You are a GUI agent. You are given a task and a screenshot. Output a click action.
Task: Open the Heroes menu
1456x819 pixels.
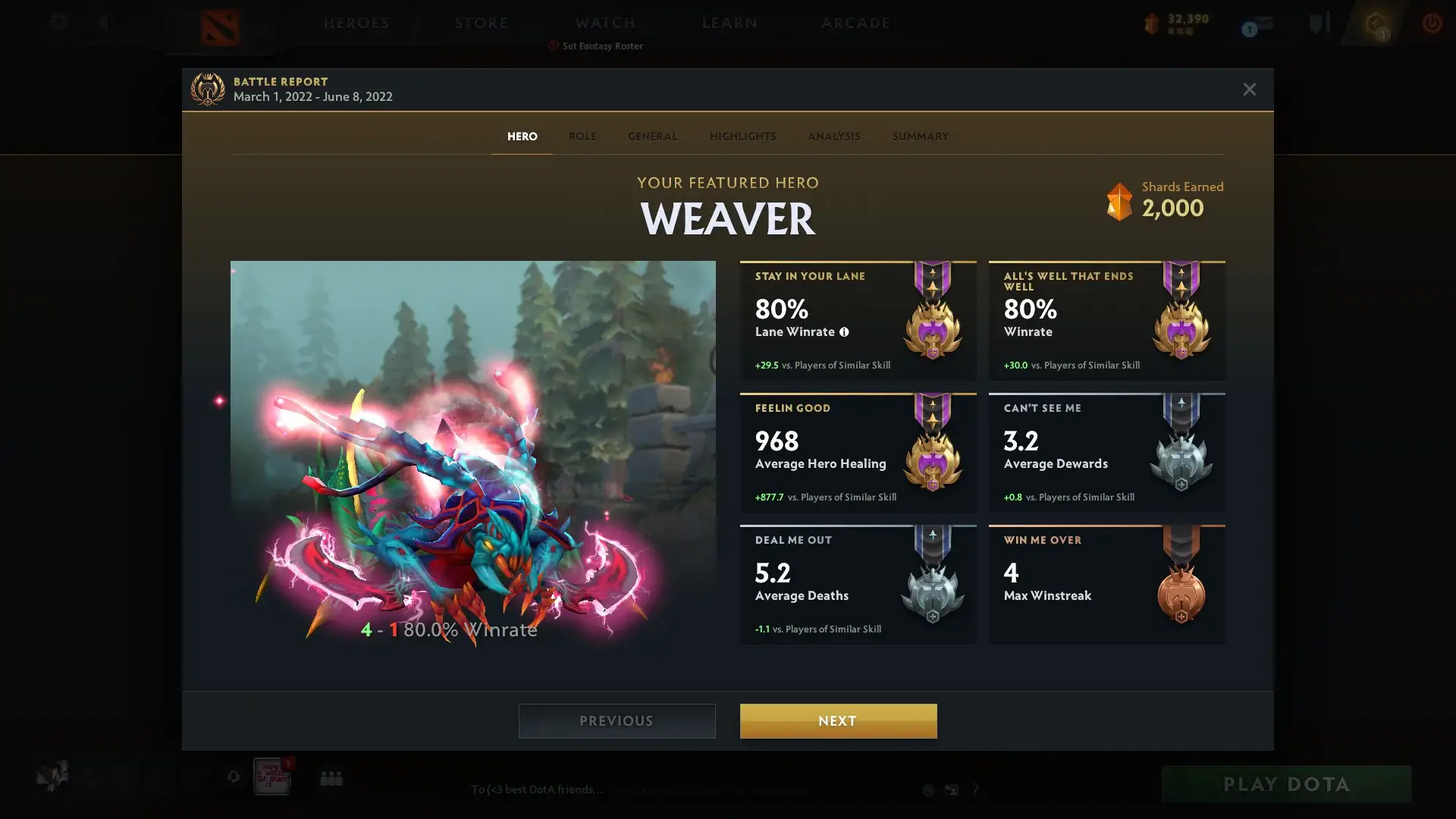pyautogui.click(x=356, y=23)
